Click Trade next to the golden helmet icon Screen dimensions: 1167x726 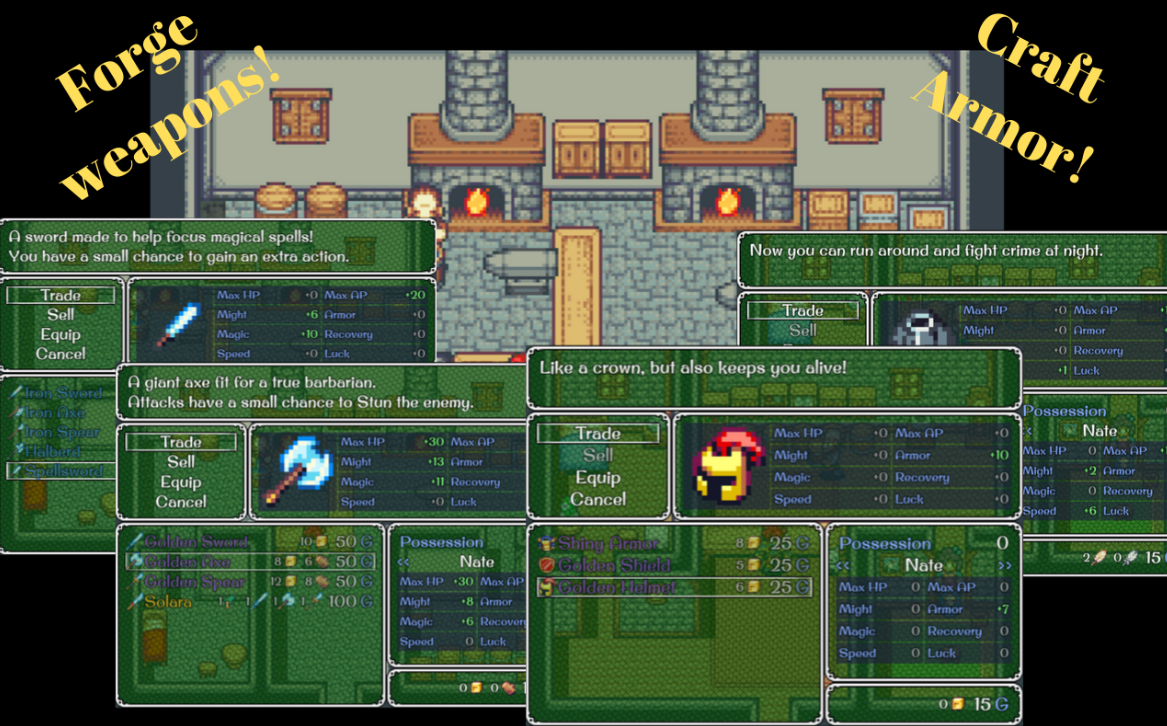(598, 434)
